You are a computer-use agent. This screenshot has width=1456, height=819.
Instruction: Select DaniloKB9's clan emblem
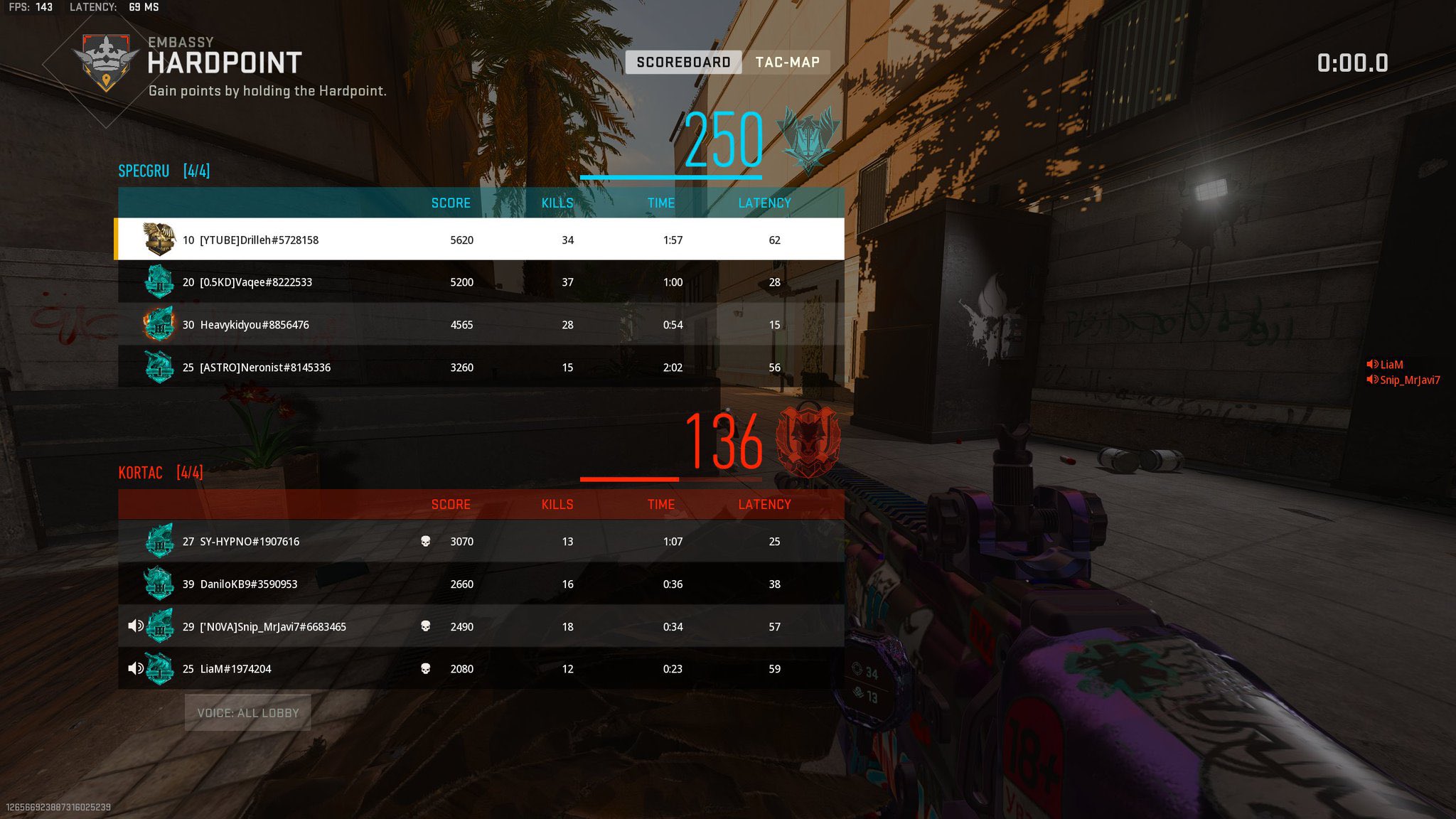click(x=159, y=584)
